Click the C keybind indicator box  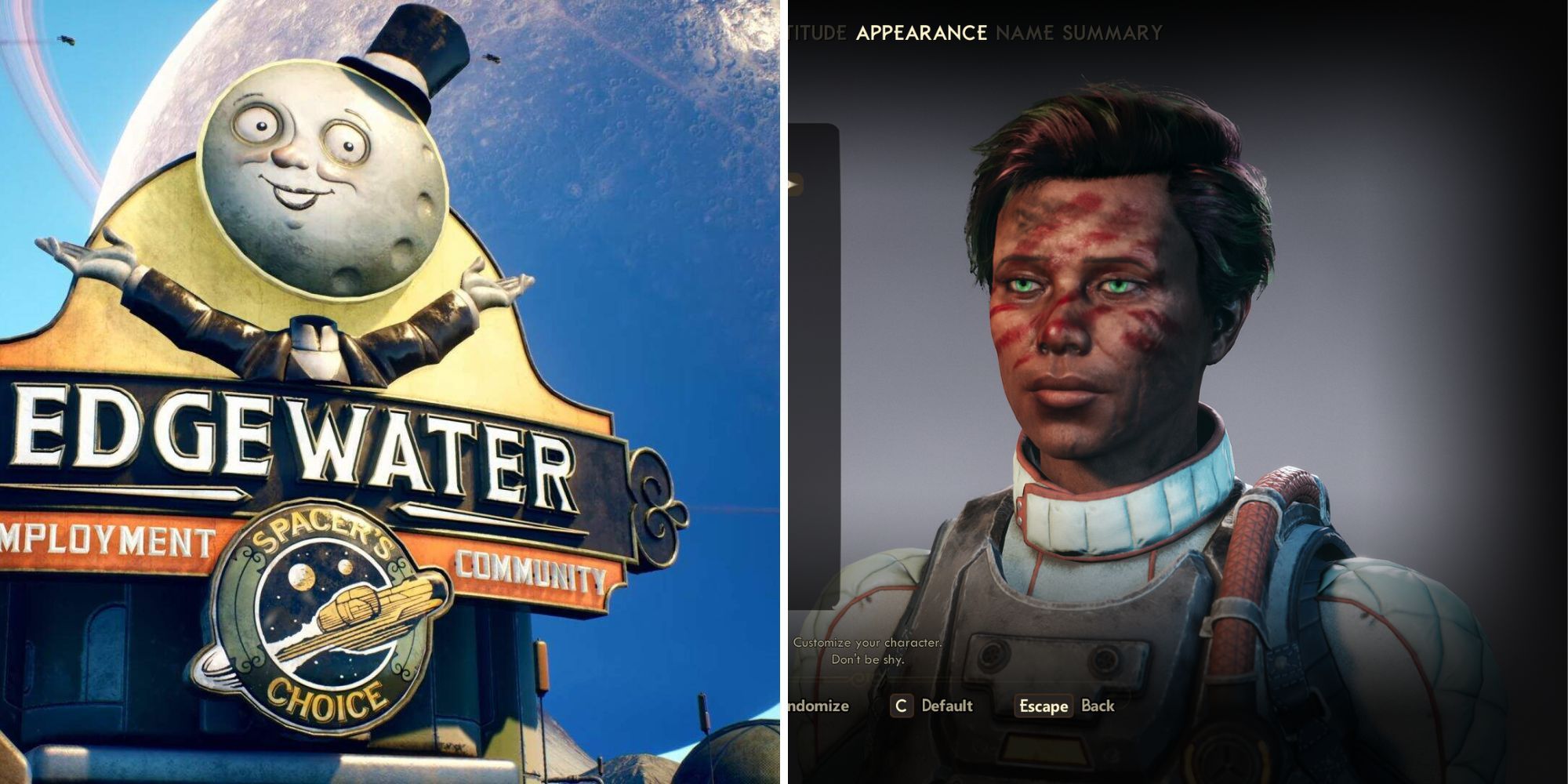903,705
